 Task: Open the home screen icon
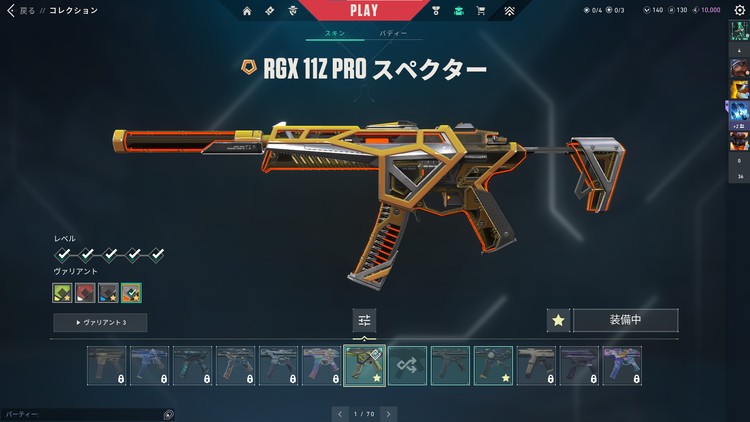coord(247,11)
